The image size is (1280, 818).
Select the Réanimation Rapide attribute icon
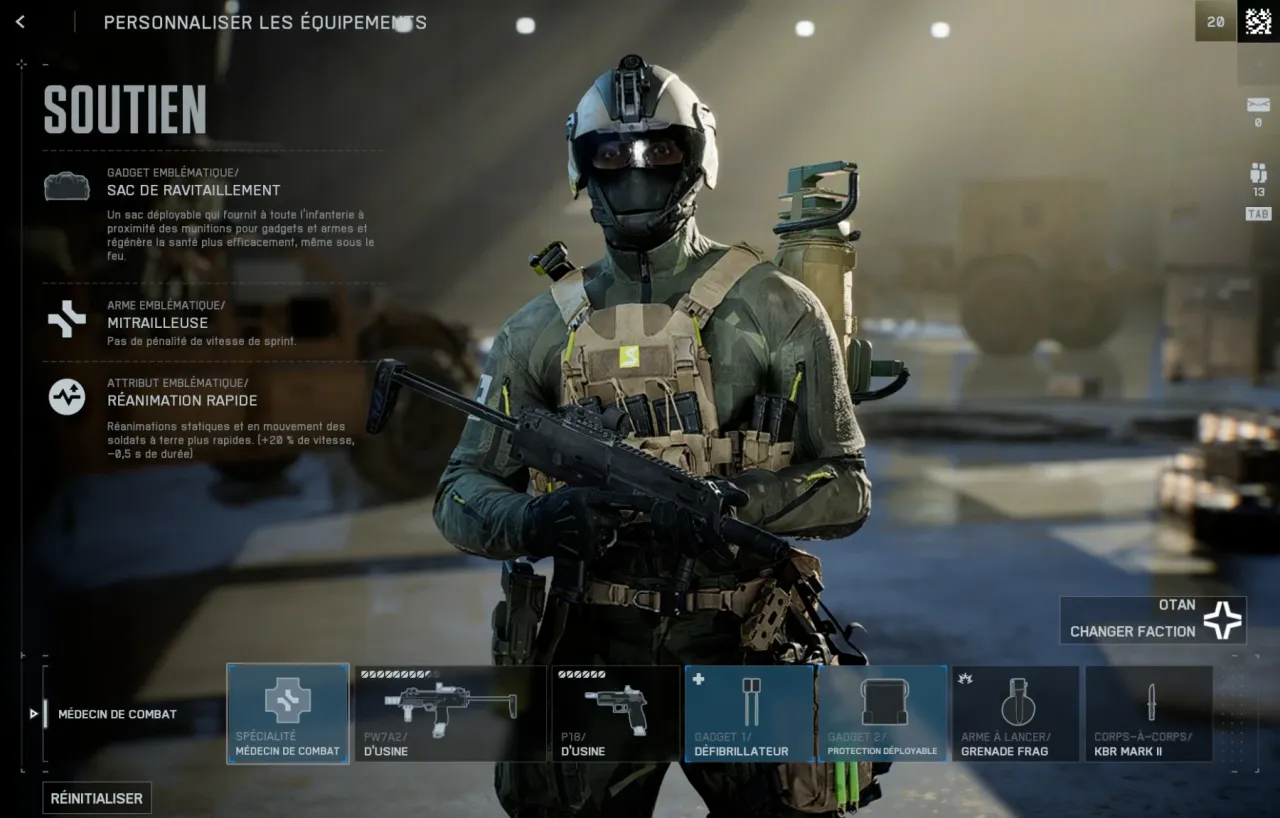tap(66, 396)
